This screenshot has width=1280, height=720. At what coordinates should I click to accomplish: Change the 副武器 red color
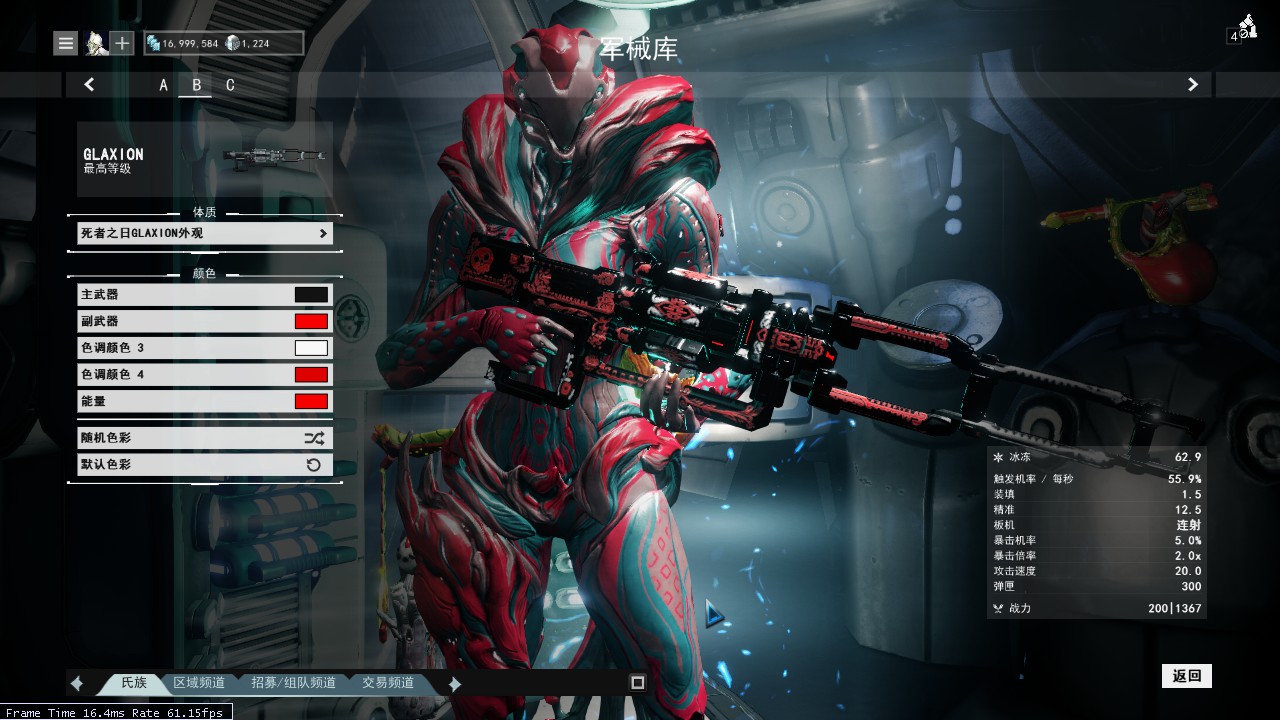[x=311, y=321]
